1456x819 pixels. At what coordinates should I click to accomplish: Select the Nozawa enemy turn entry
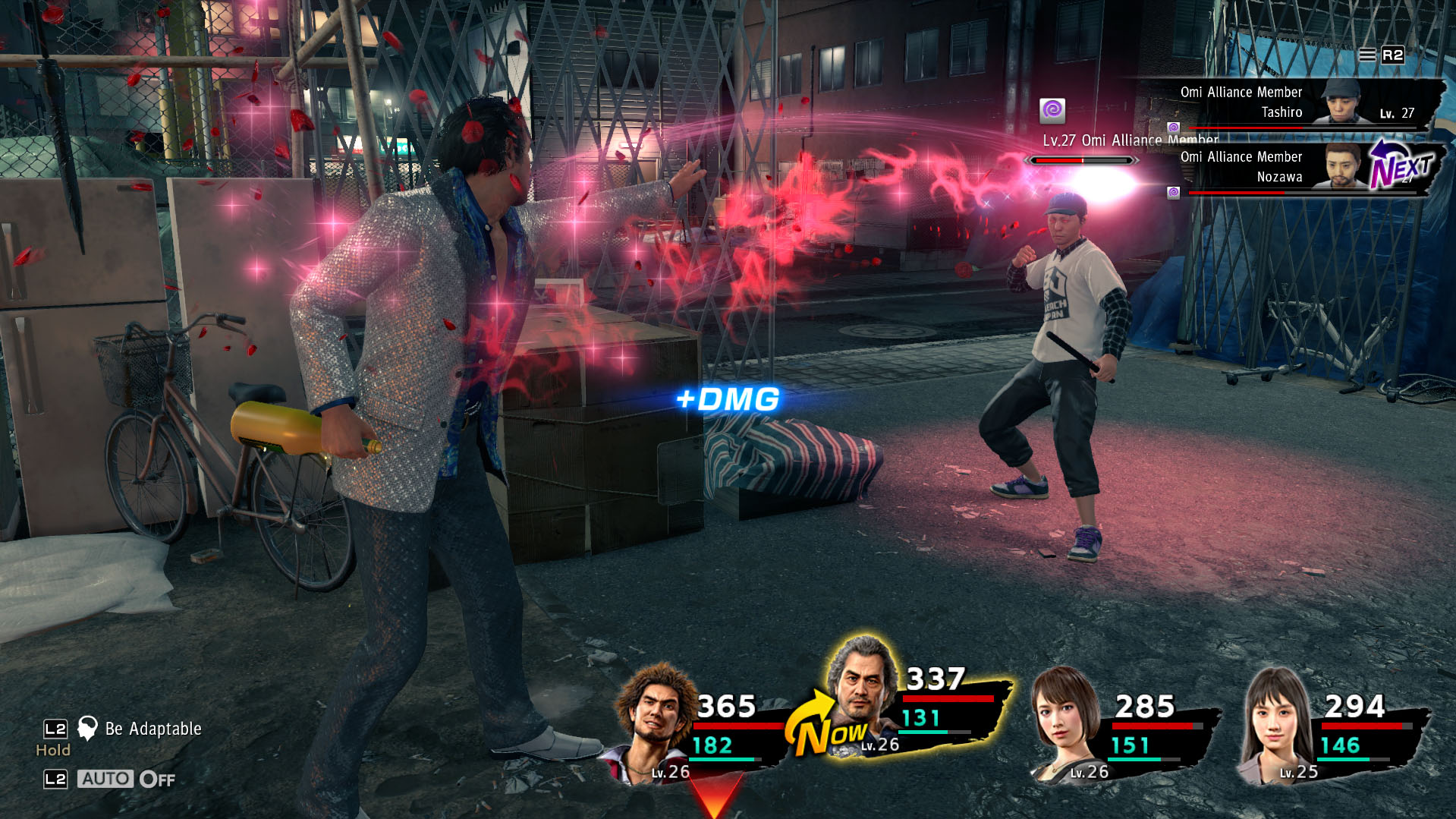click(x=1290, y=167)
